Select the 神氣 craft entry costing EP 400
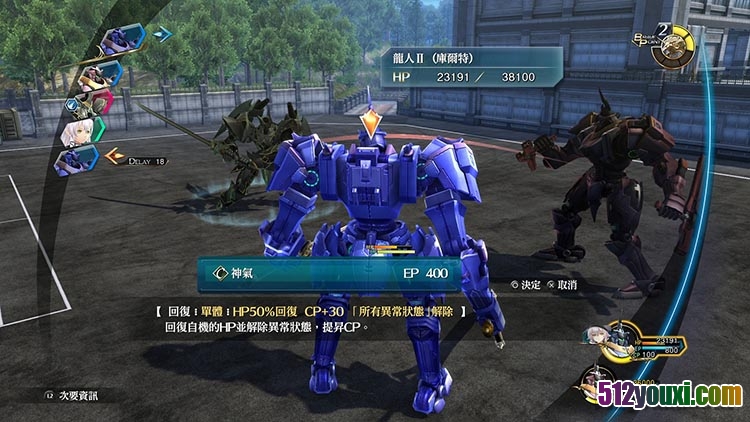 (330, 272)
